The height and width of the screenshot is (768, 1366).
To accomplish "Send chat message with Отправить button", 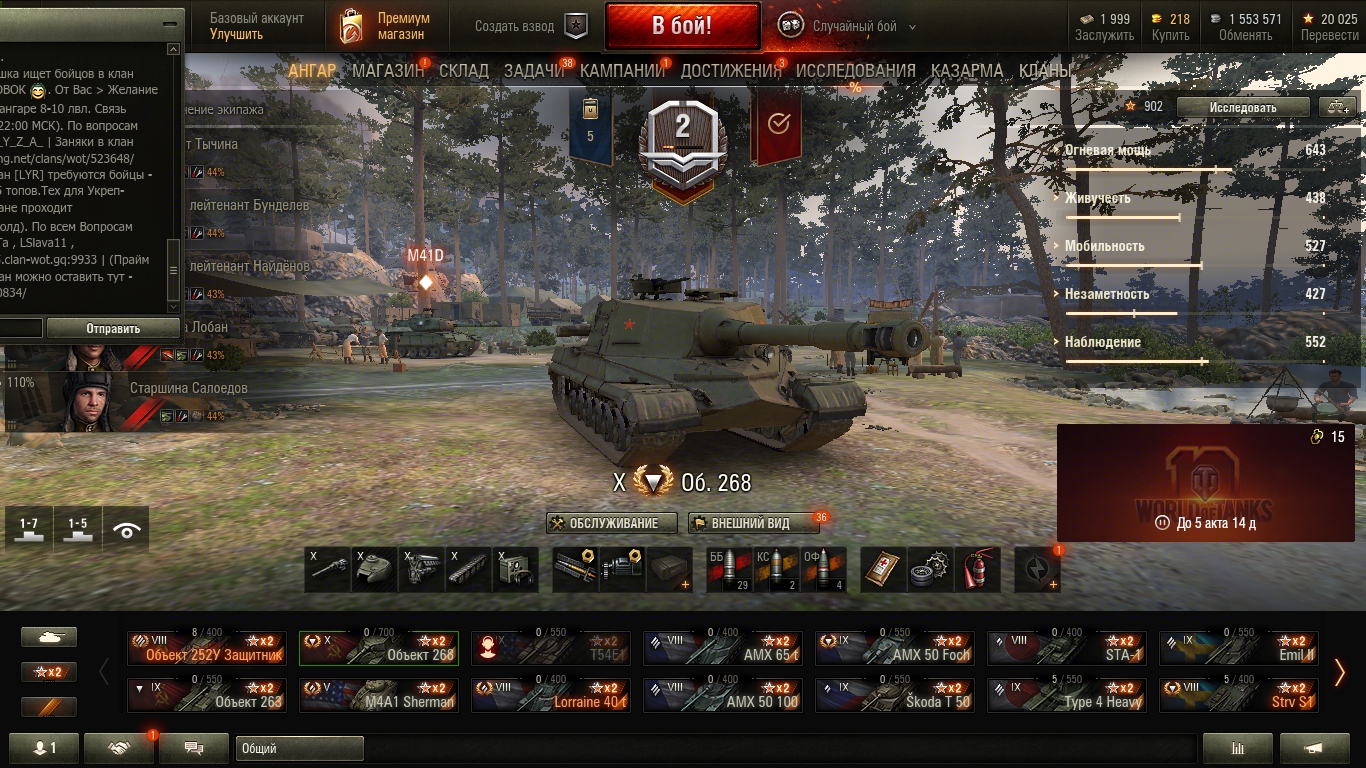I will coord(113,328).
